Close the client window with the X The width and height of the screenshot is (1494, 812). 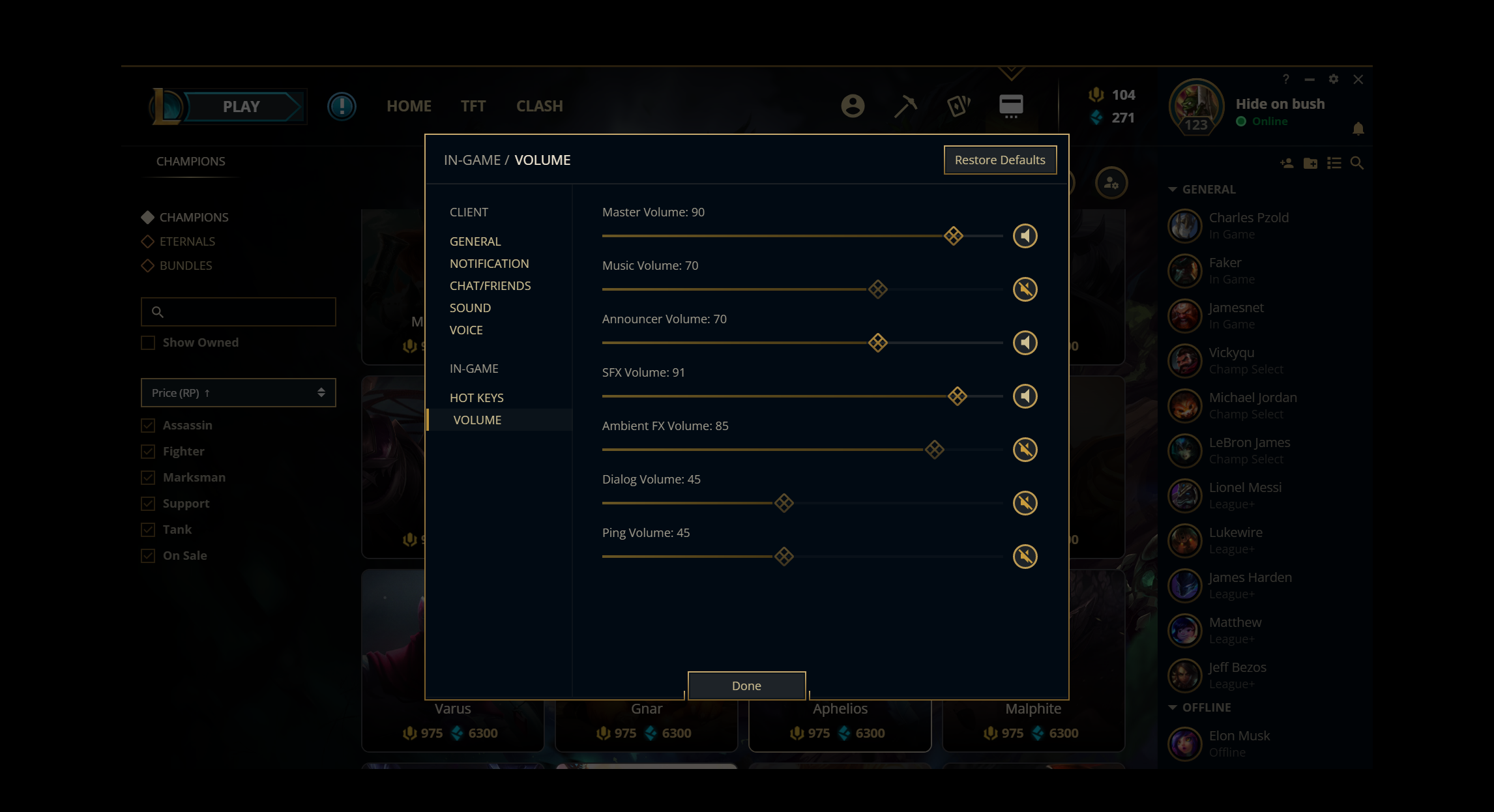(x=1358, y=80)
